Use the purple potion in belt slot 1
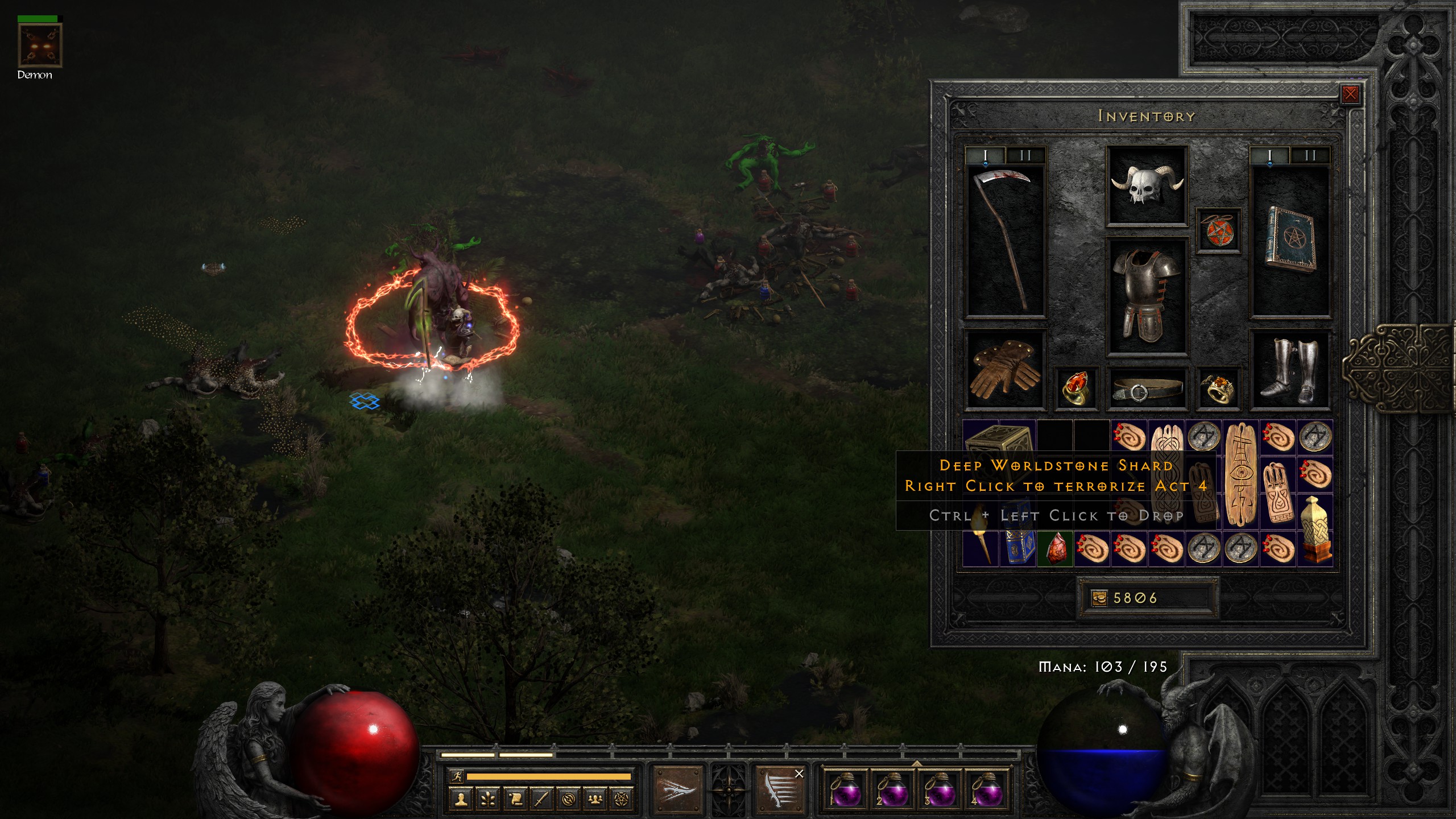The width and height of the screenshot is (1456, 819). click(x=845, y=790)
